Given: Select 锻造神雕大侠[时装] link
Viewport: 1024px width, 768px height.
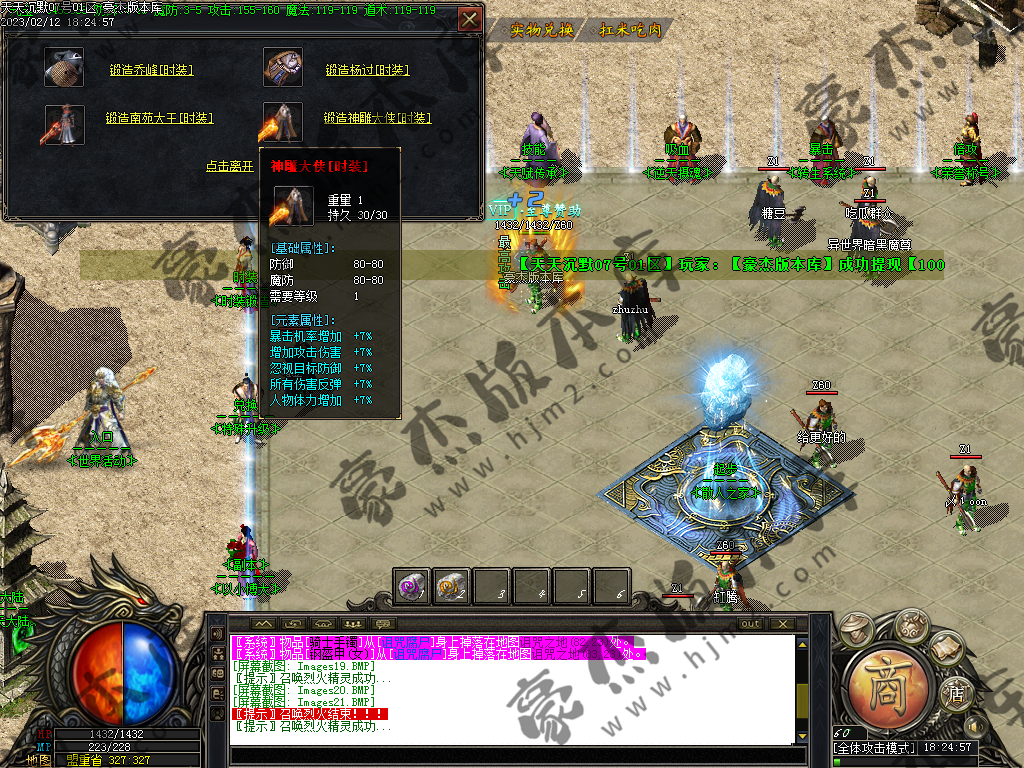Looking at the screenshot, I should point(377,118).
